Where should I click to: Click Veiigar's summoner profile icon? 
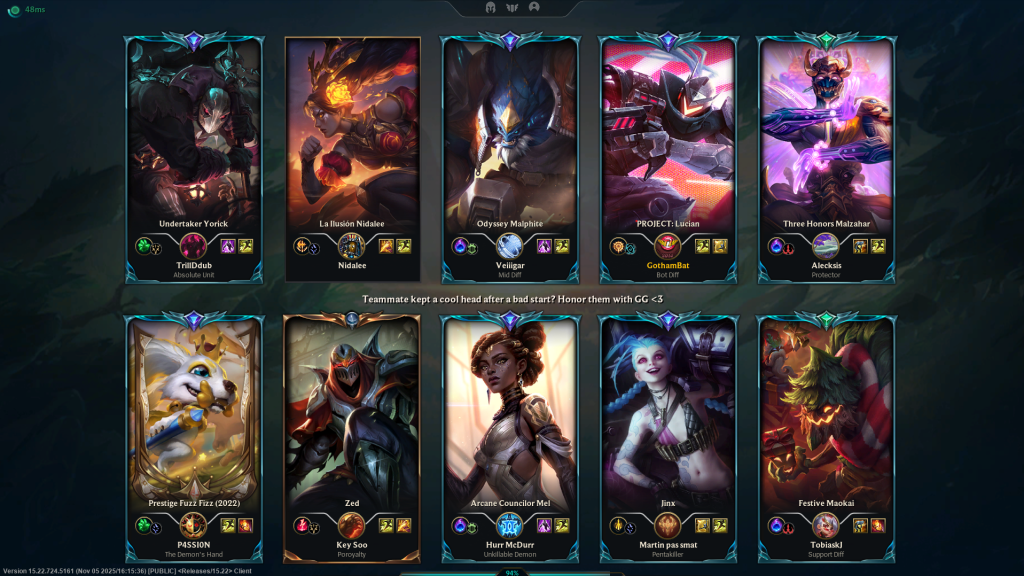point(510,245)
